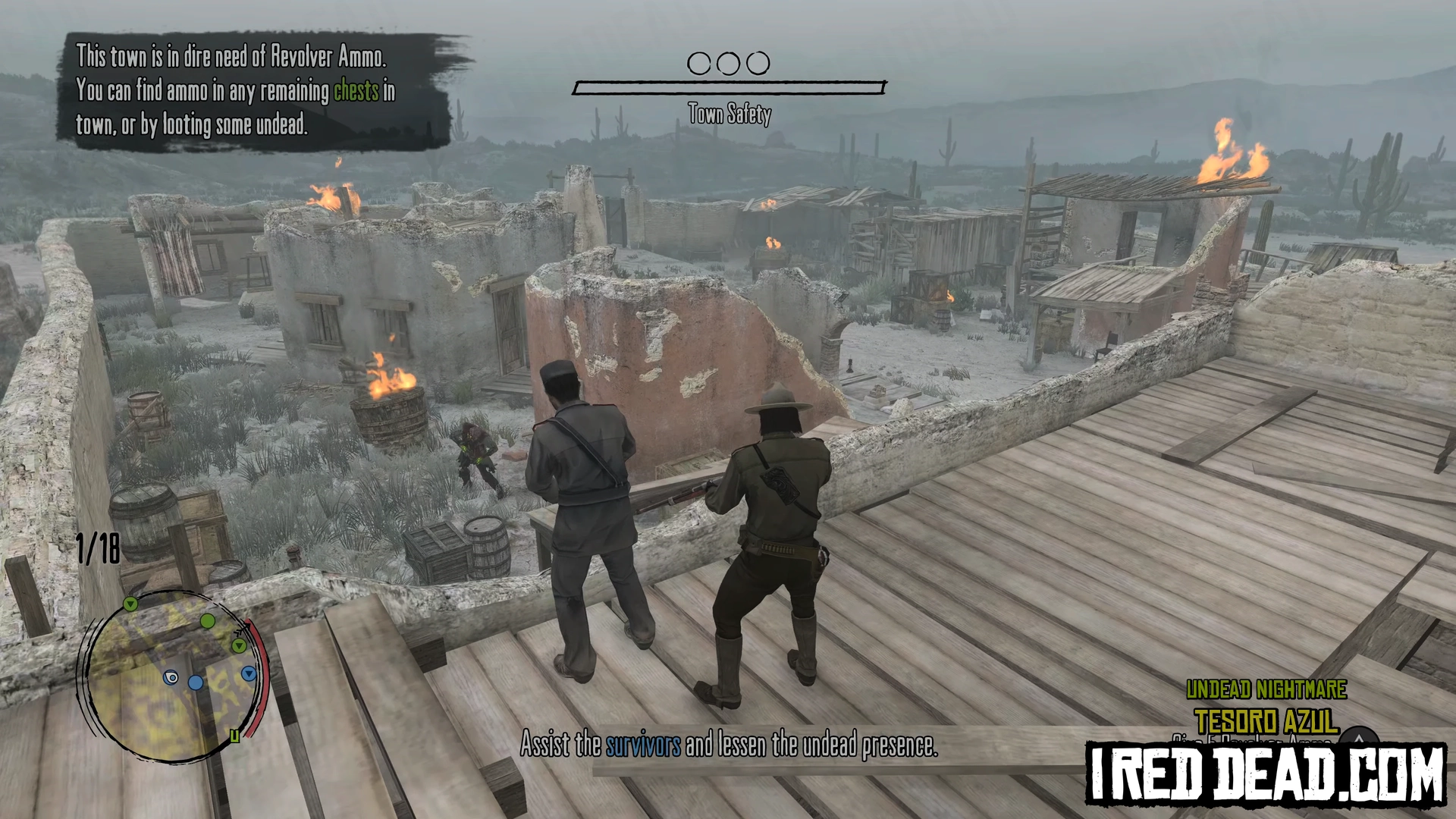Open the circular minimap
This screenshot has width=1456, height=819.
(x=171, y=676)
